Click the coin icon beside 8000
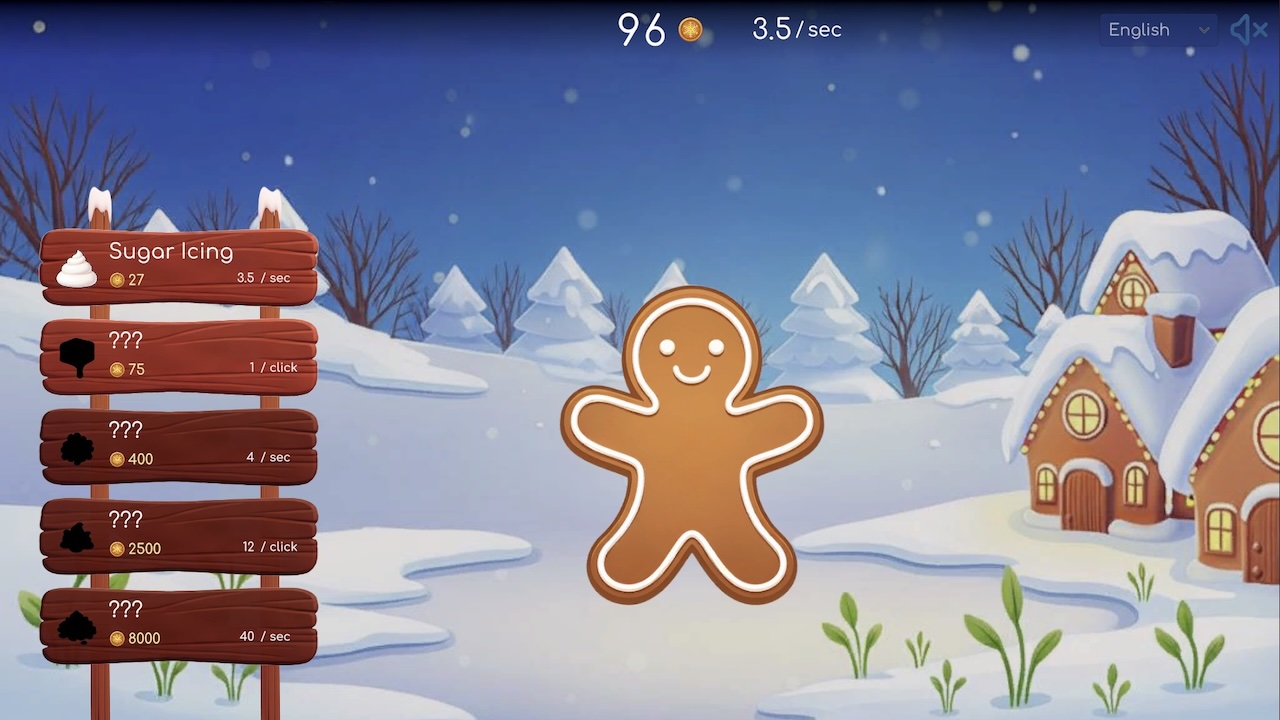This screenshot has width=1280, height=720. [x=115, y=638]
